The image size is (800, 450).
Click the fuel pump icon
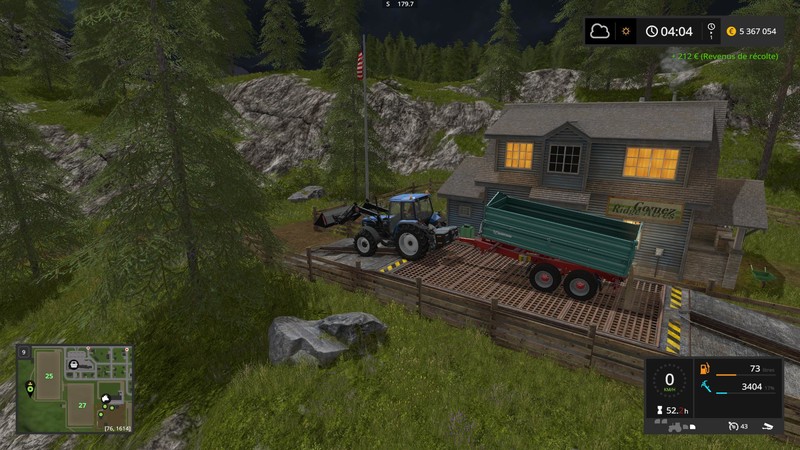pos(704,369)
